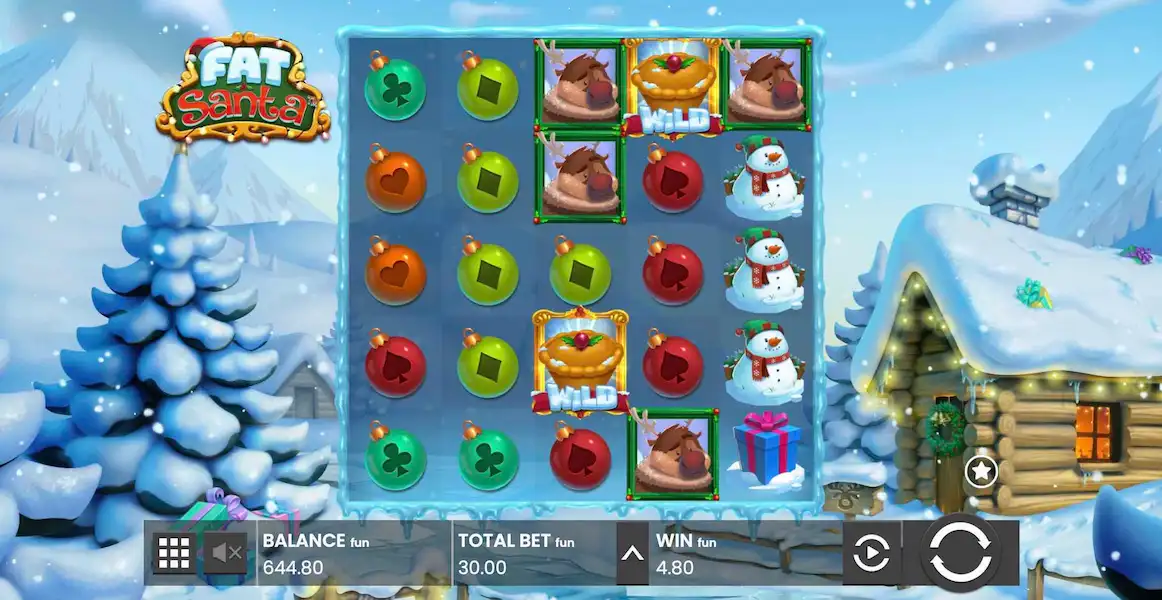Open the autoplay button

[872, 552]
